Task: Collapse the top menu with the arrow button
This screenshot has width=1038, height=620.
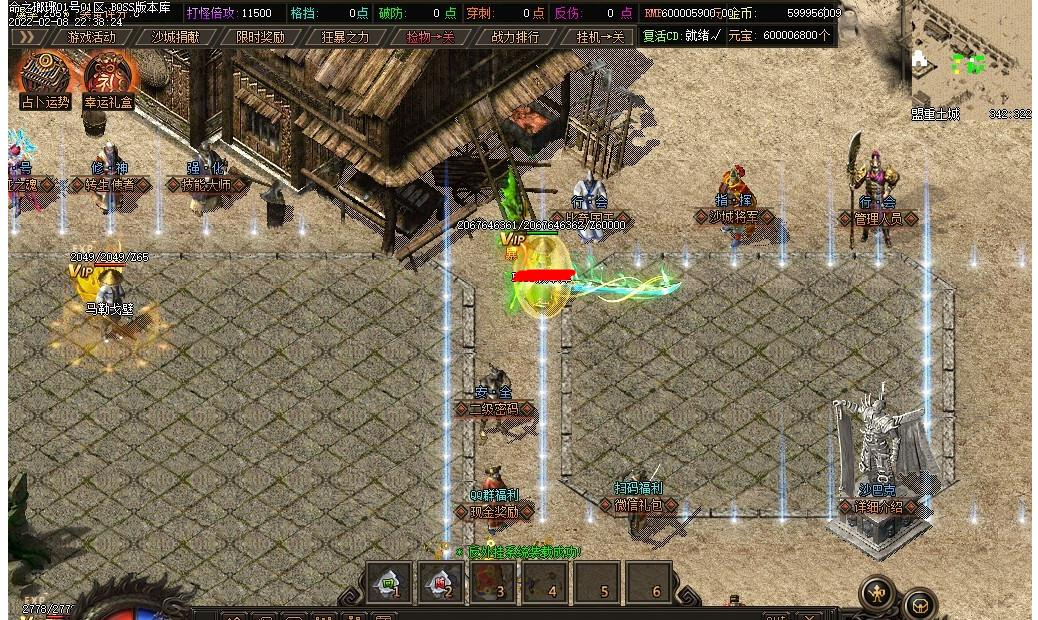Action: click(x=27, y=37)
